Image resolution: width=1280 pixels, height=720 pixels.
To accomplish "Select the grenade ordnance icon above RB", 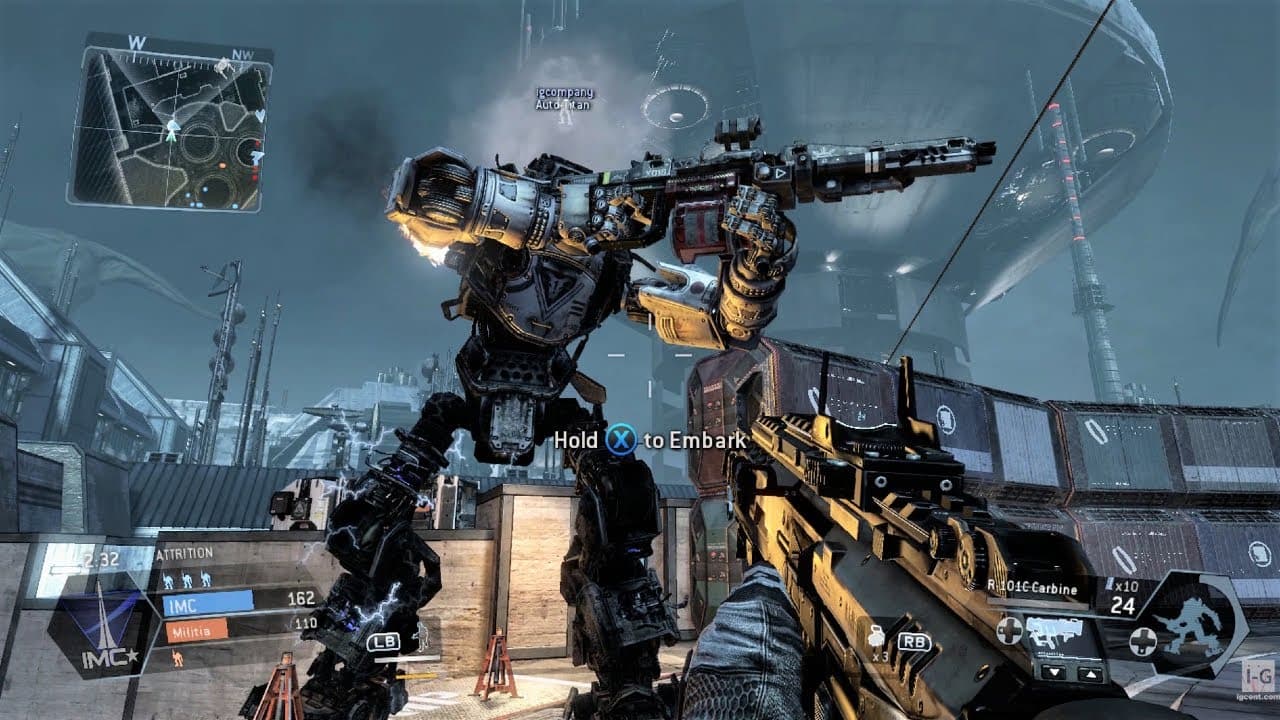I will pyautogui.click(x=877, y=638).
